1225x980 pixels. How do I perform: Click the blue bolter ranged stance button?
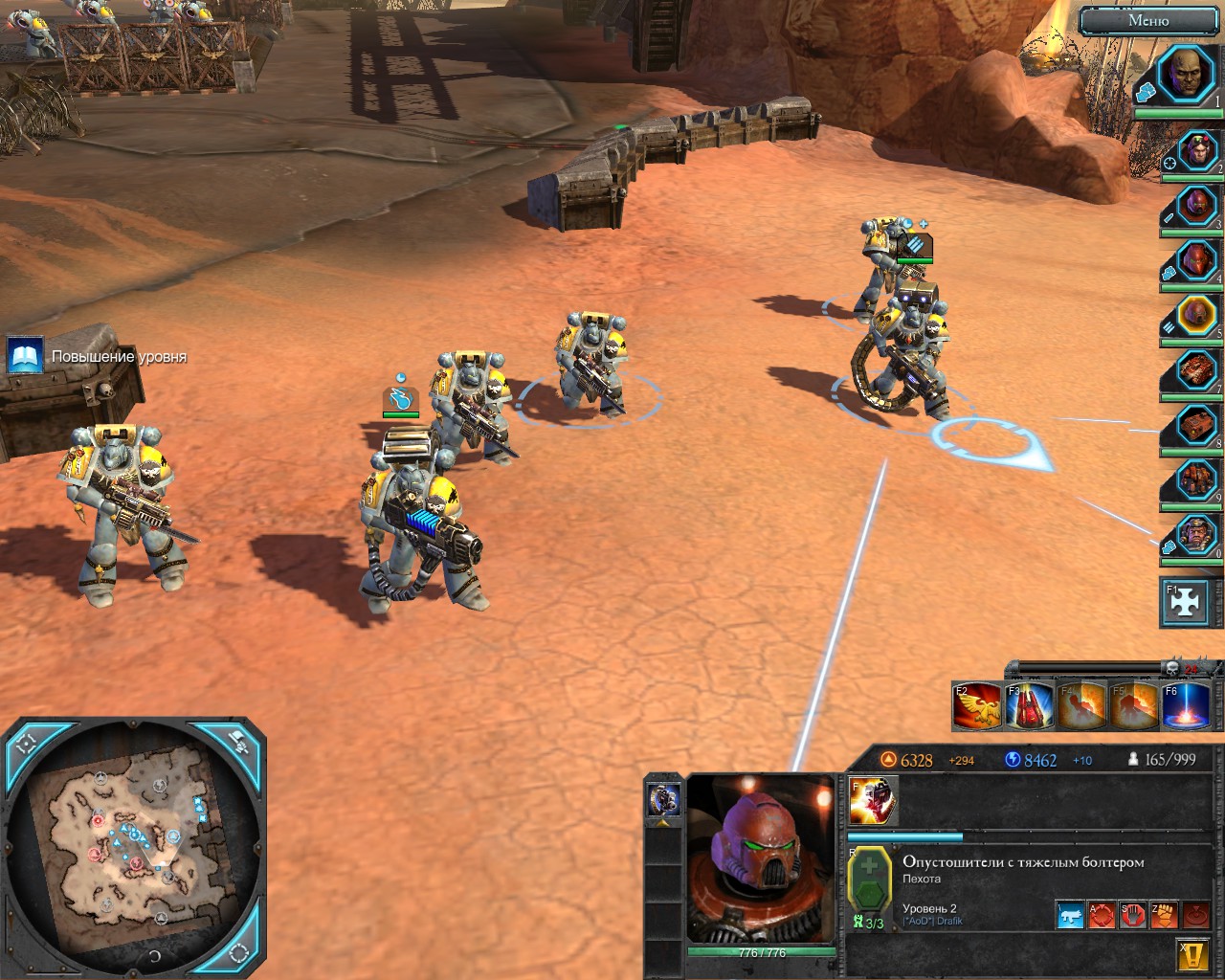click(1070, 915)
